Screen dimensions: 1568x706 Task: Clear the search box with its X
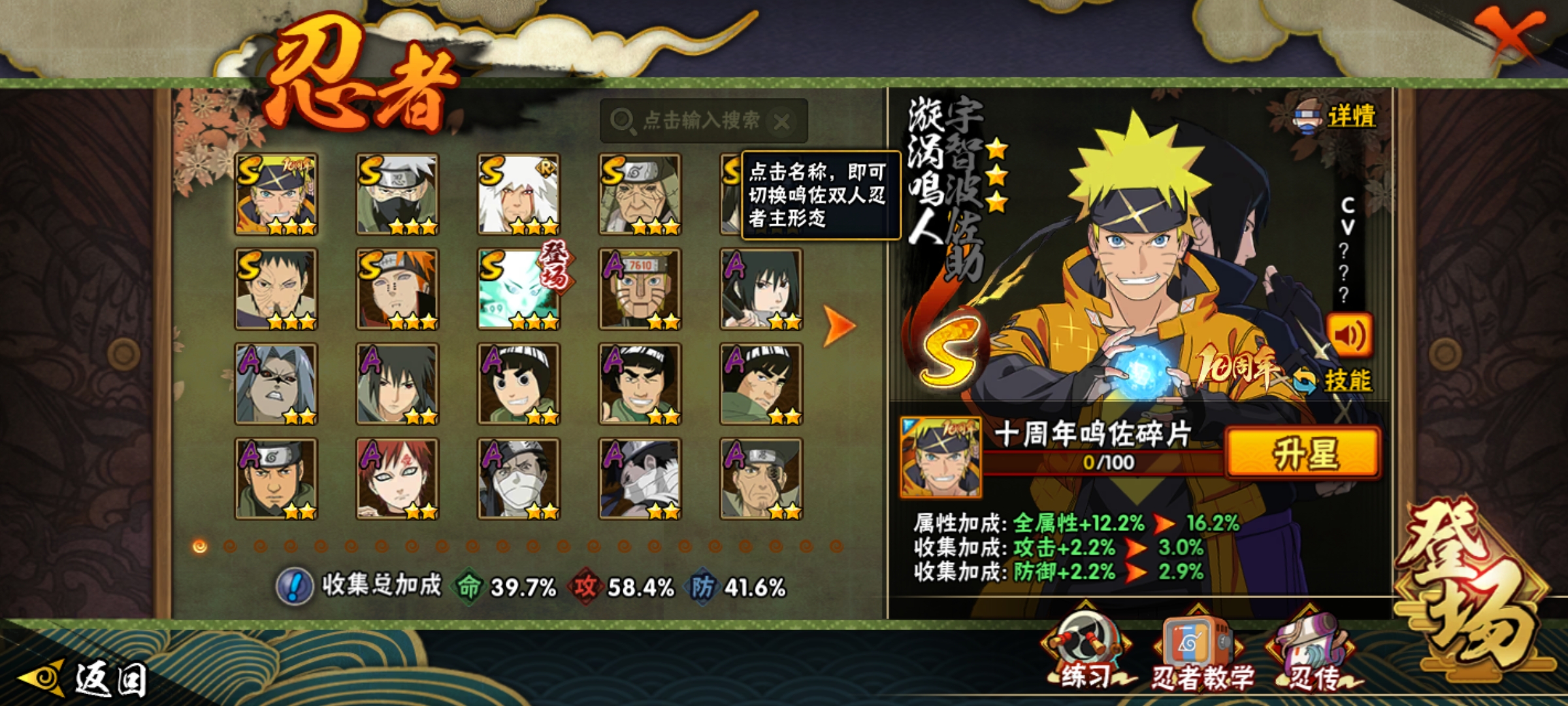782,122
